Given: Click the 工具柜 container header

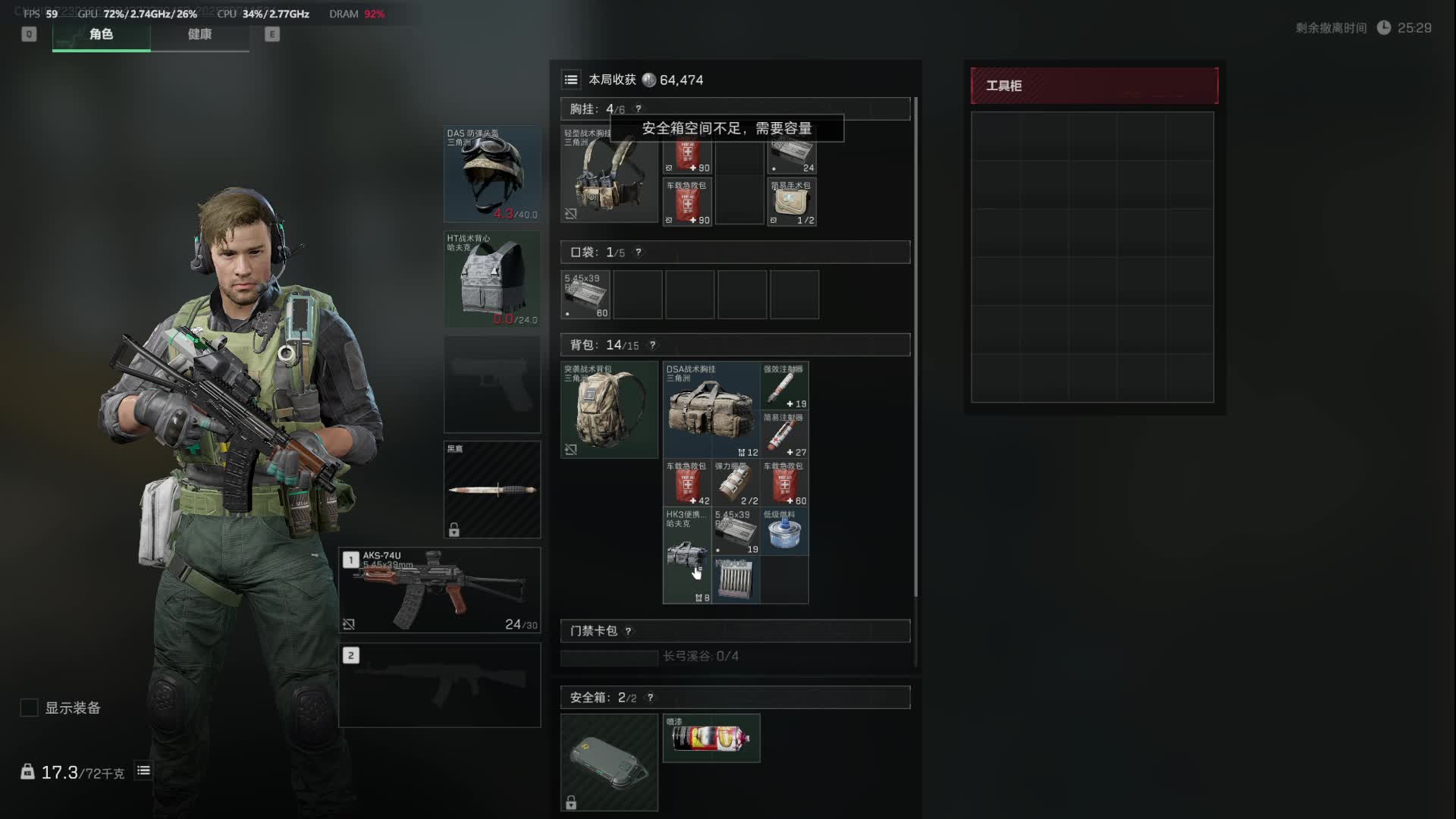Looking at the screenshot, I should tap(1094, 86).
